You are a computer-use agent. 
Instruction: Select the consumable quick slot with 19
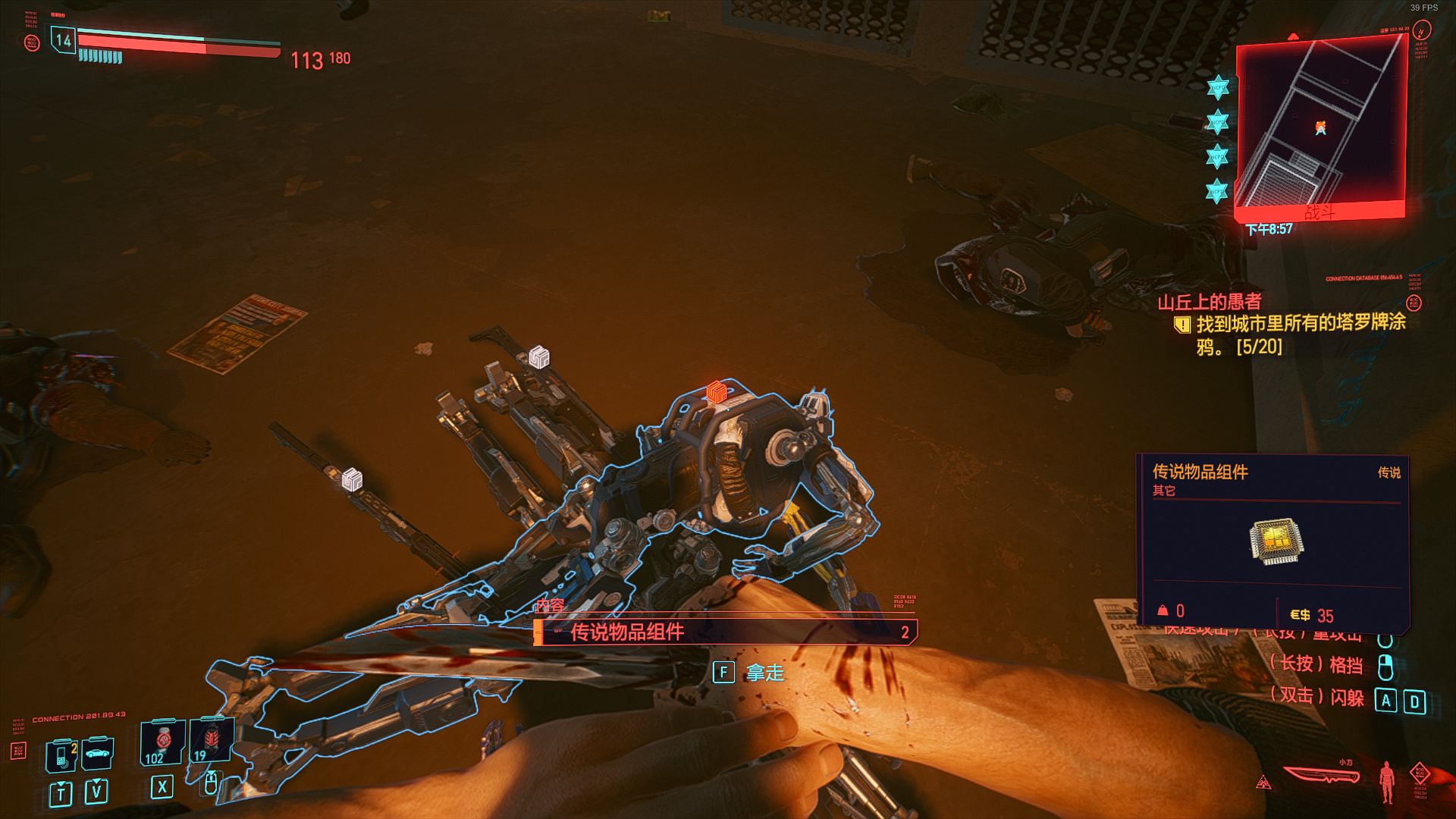click(212, 741)
